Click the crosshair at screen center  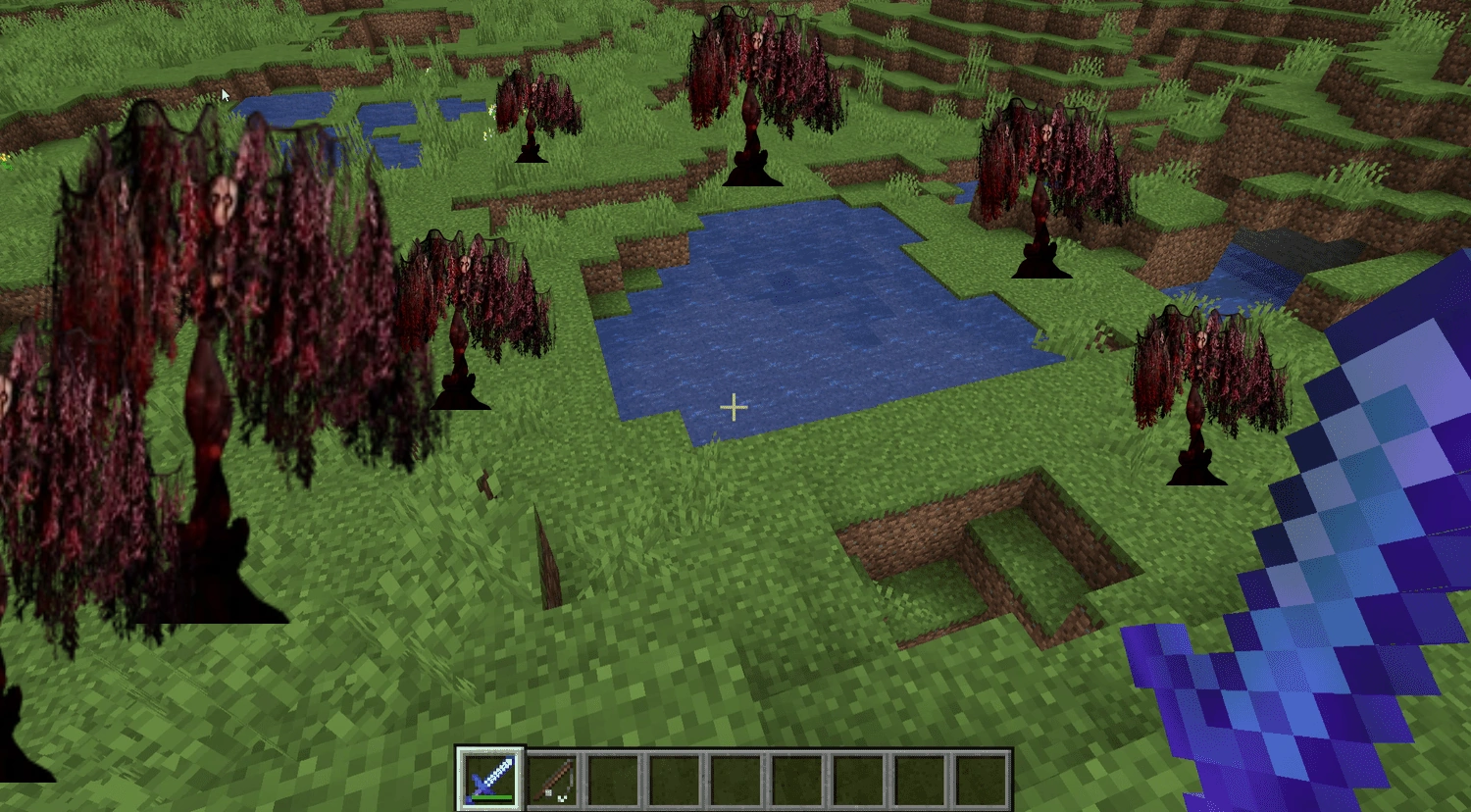[x=734, y=406]
